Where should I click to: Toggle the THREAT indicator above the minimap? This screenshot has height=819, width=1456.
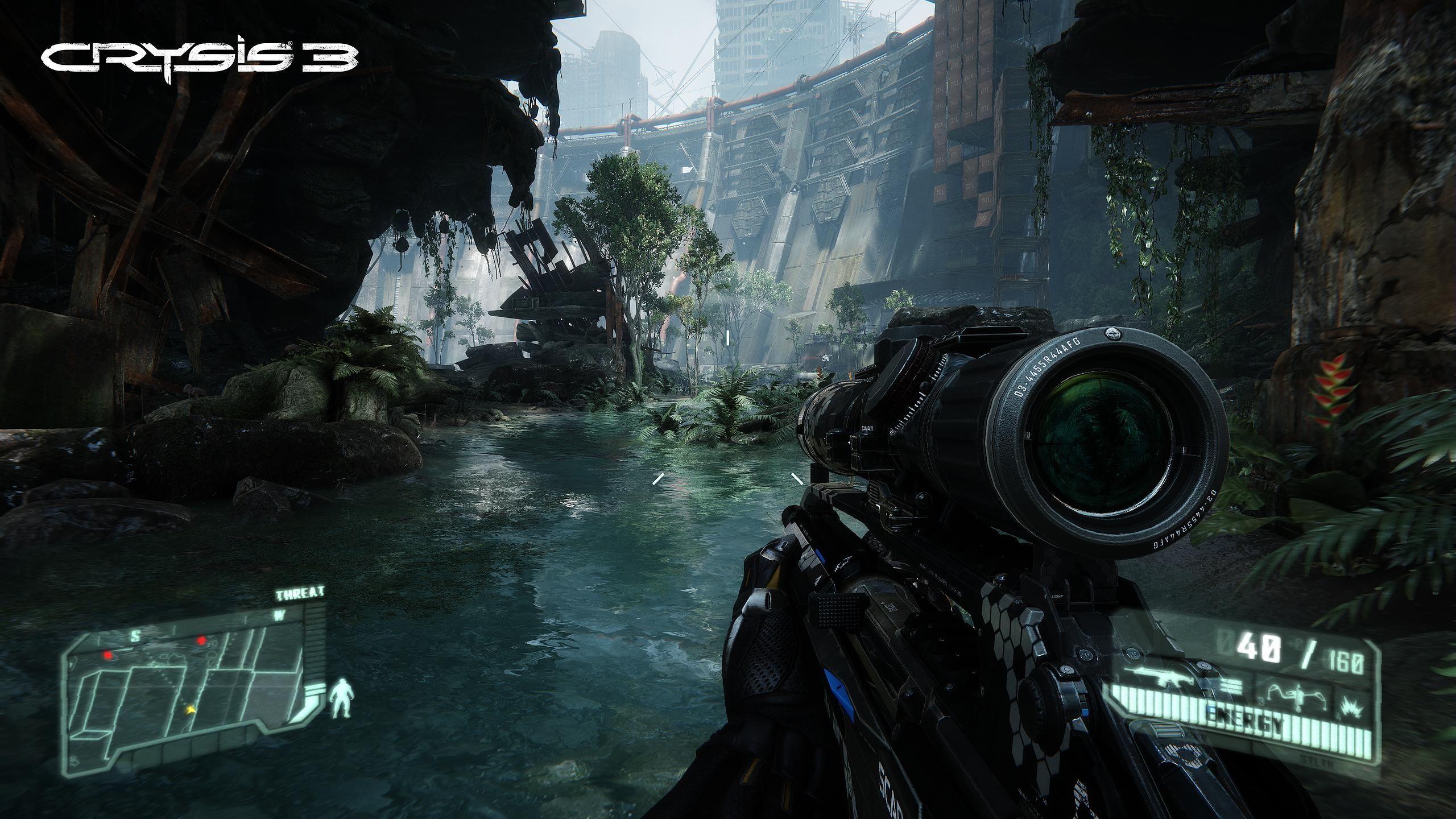tap(300, 593)
